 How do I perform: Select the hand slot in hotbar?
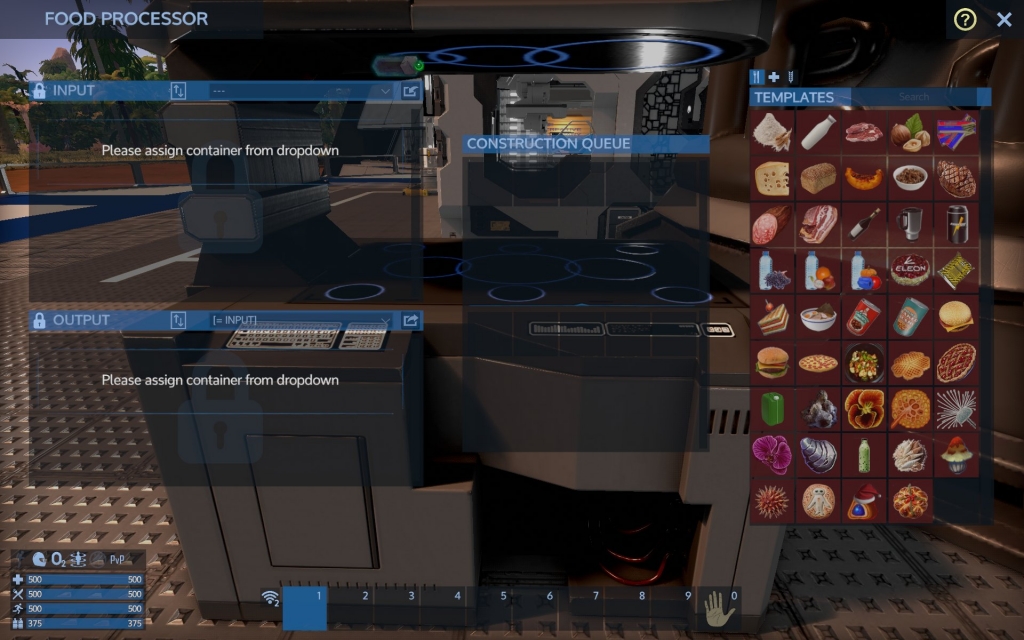point(718,607)
